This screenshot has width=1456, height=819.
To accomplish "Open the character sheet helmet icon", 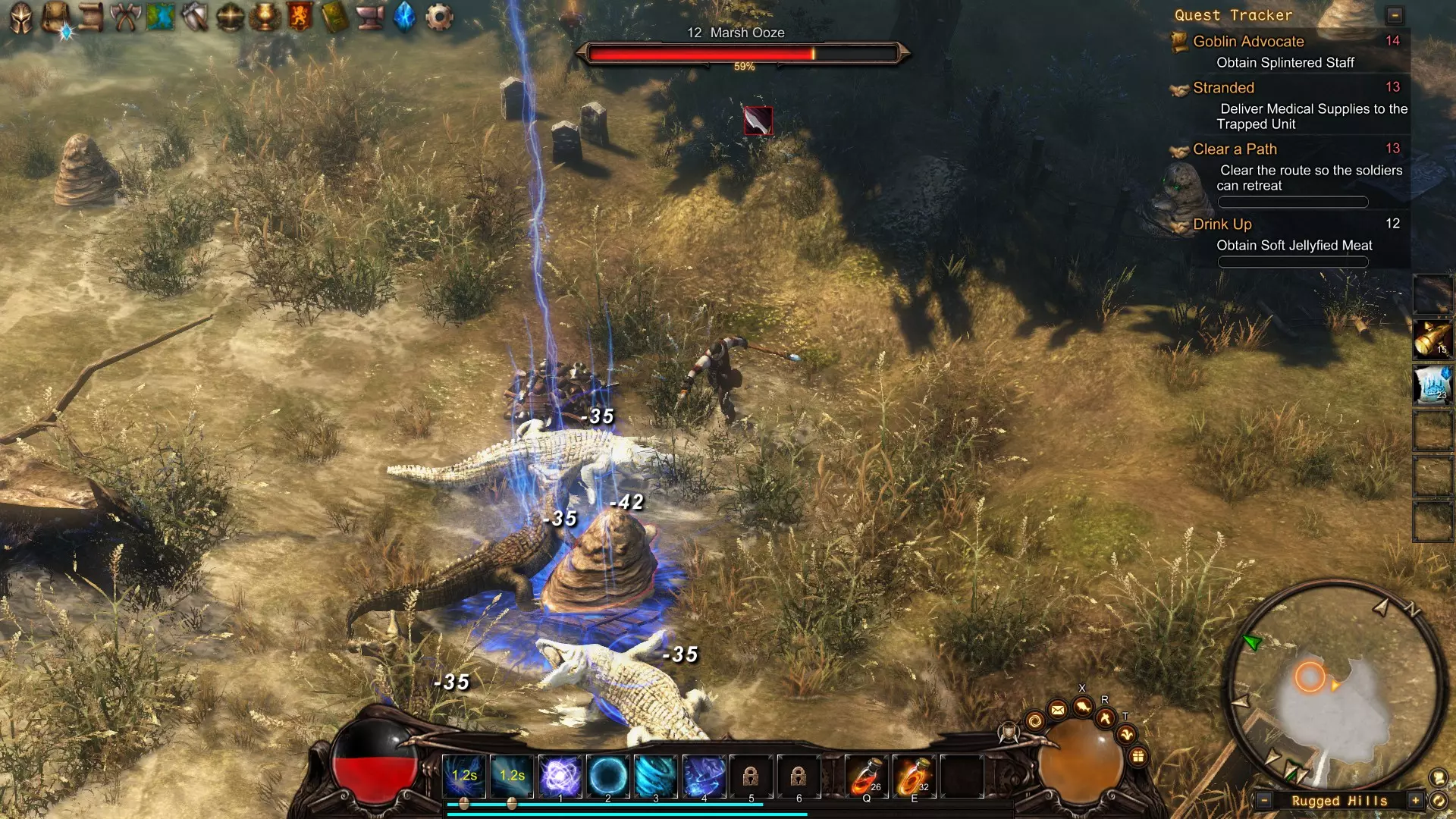I will 21,17.
